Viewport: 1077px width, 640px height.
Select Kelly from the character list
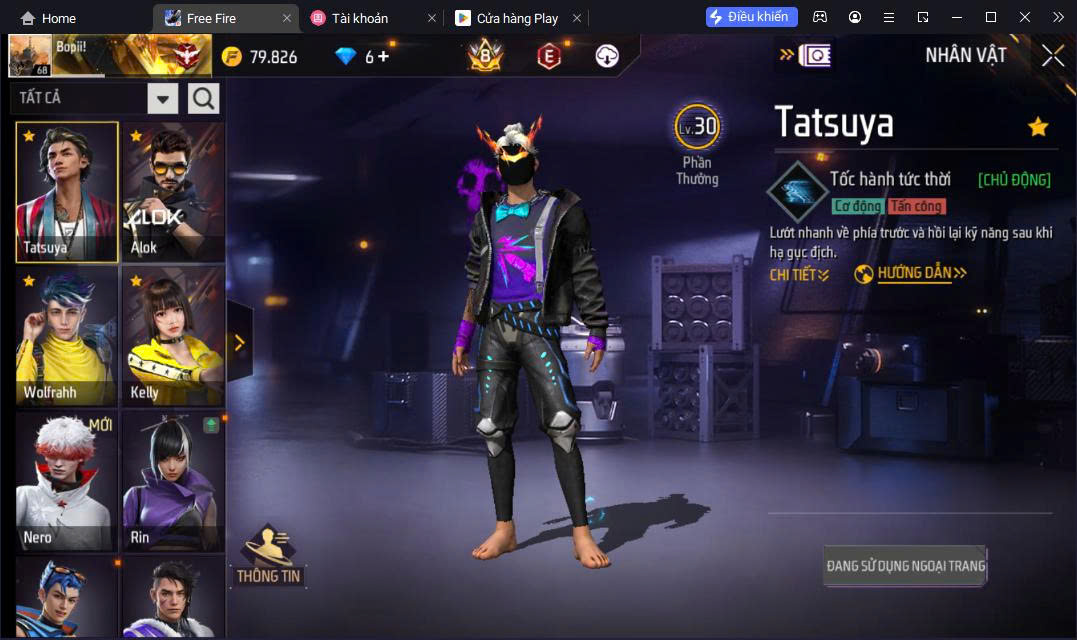point(173,336)
